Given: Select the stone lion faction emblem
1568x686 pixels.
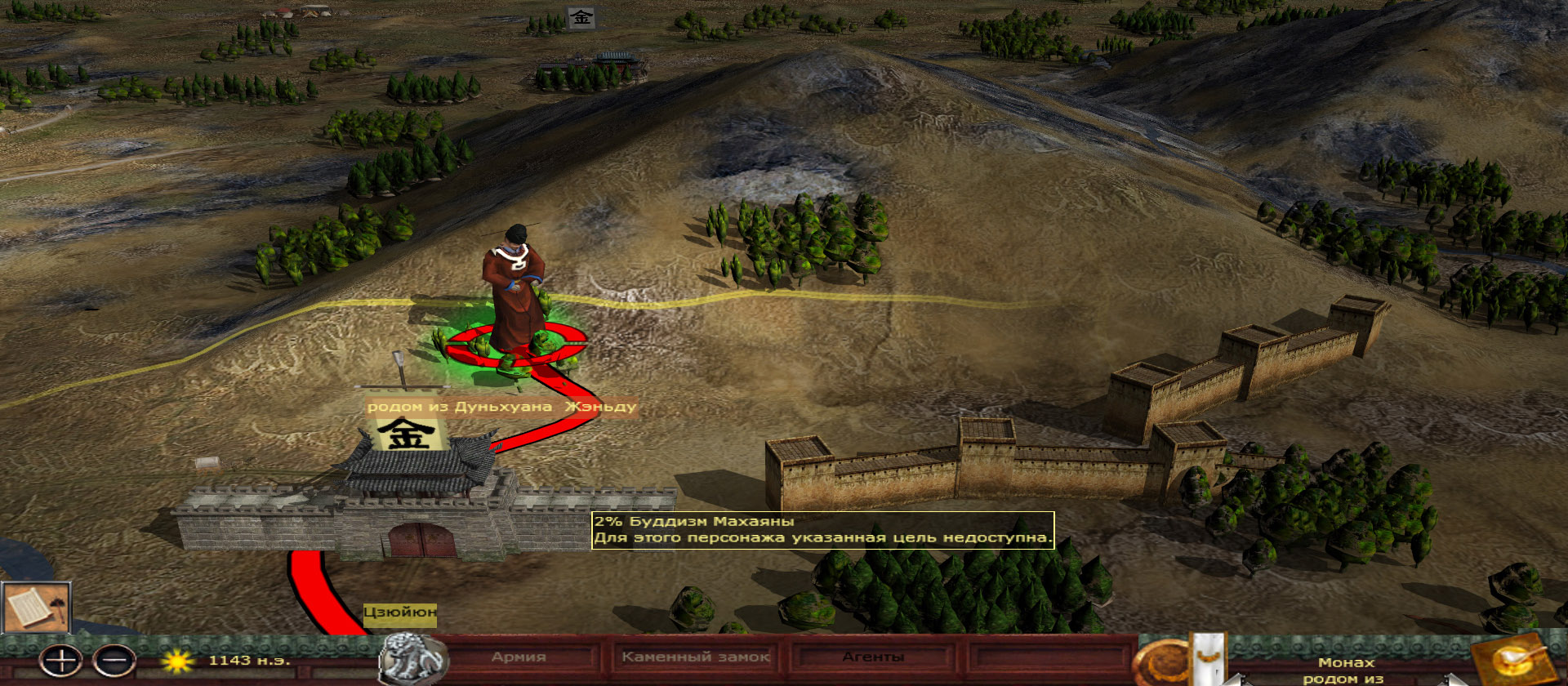Looking at the screenshot, I should pos(411,658).
